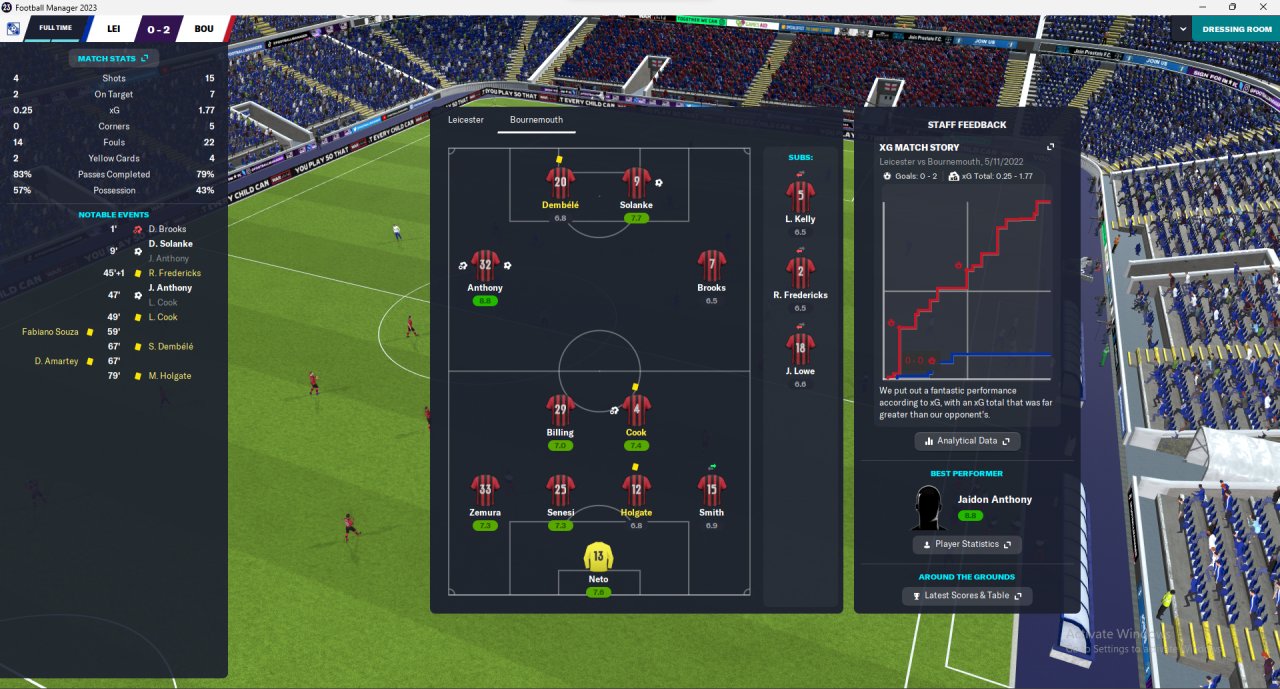
Task: Switch to the Leicester lineup tab
Action: 465,120
